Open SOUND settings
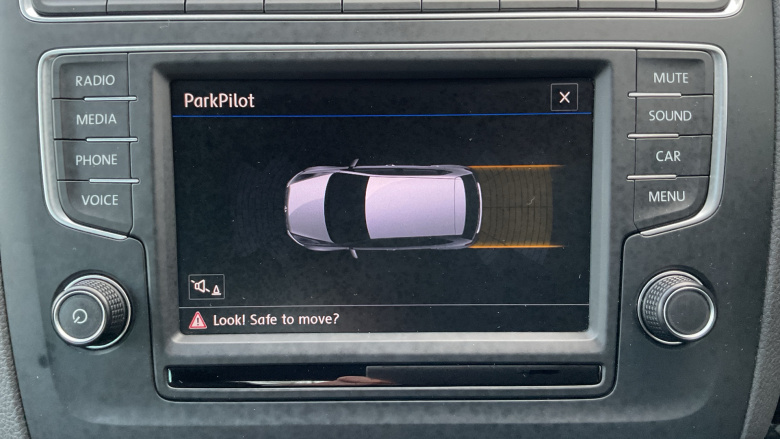Image resolution: width=780 pixels, height=439 pixels. (x=669, y=116)
